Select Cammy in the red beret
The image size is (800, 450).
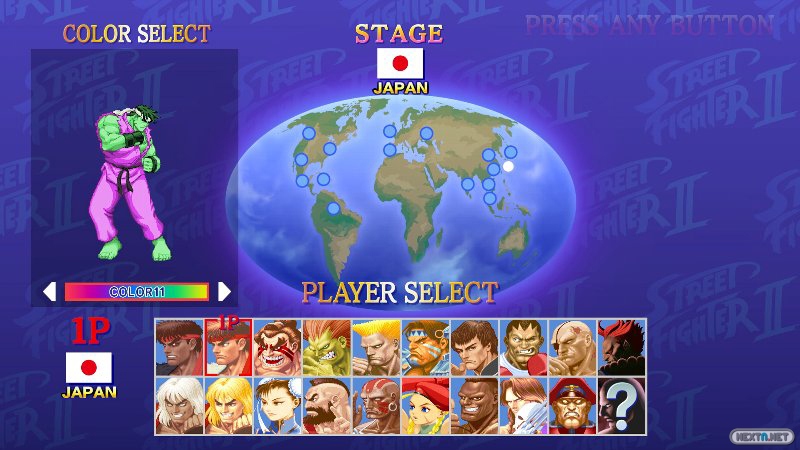(425, 404)
